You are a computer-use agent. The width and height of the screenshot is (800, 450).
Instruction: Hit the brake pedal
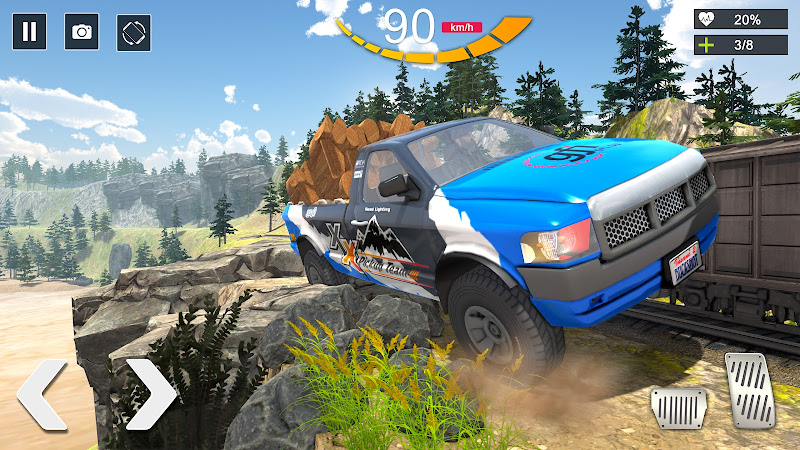click(x=679, y=408)
